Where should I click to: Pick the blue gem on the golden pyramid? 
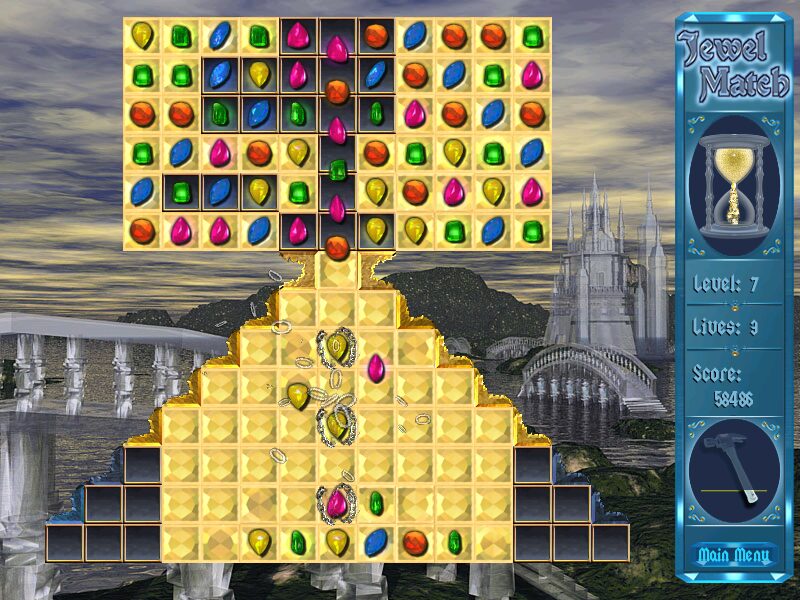pos(376,543)
